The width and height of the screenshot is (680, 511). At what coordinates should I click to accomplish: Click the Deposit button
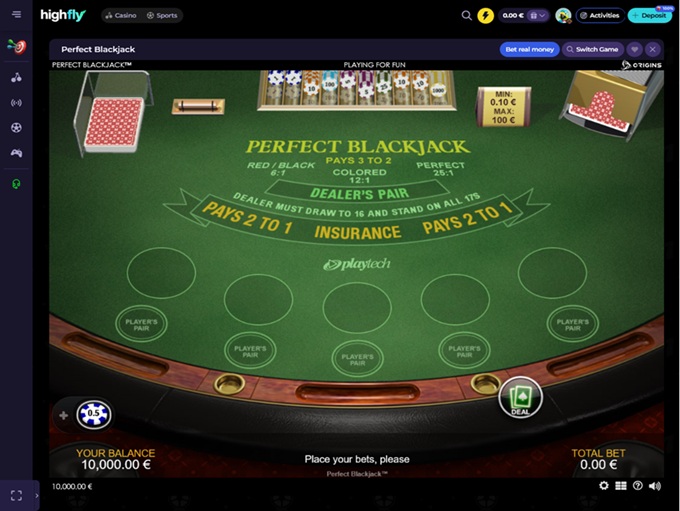[650, 16]
